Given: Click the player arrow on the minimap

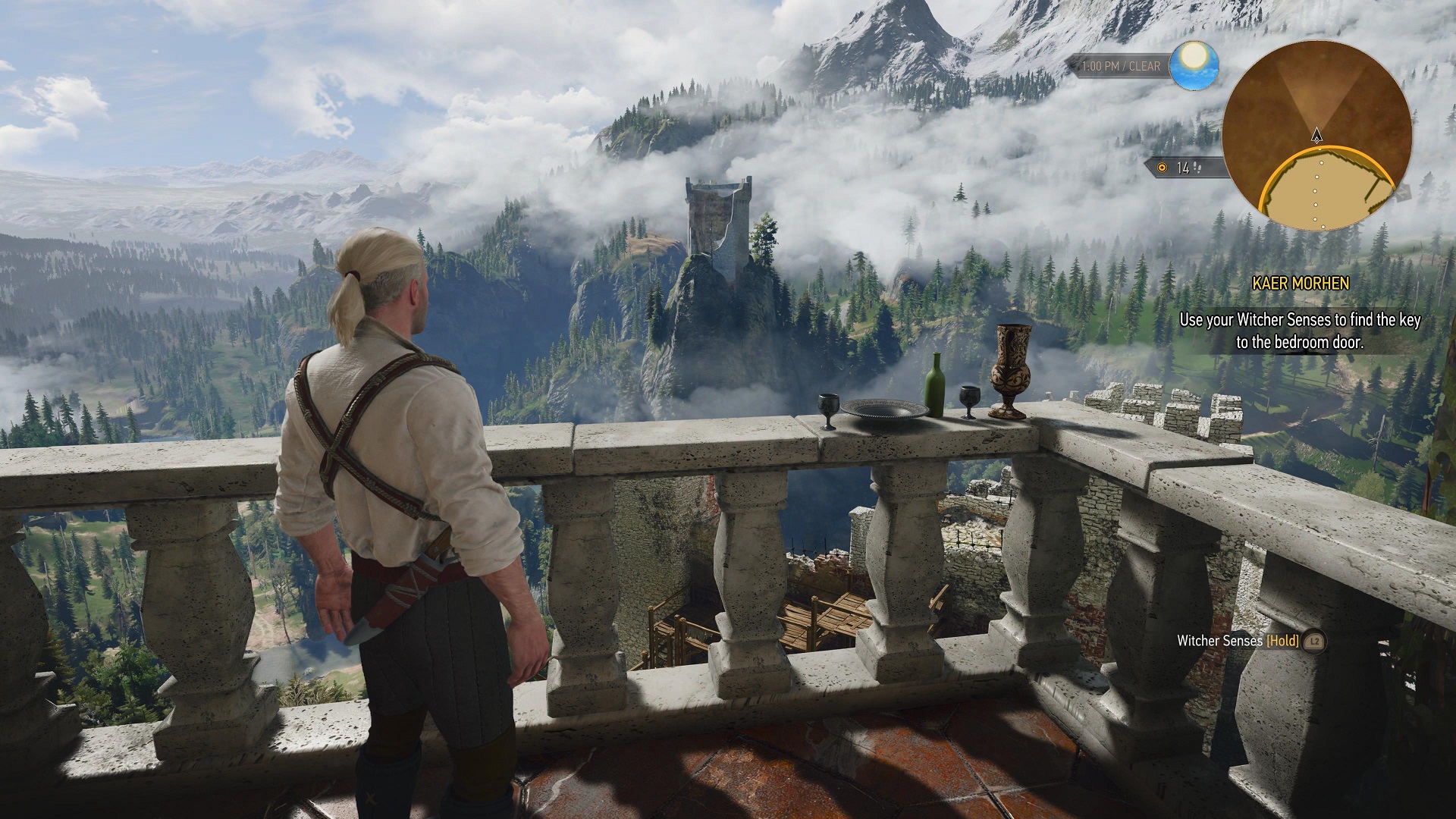Looking at the screenshot, I should pyautogui.click(x=1316, y=136).
